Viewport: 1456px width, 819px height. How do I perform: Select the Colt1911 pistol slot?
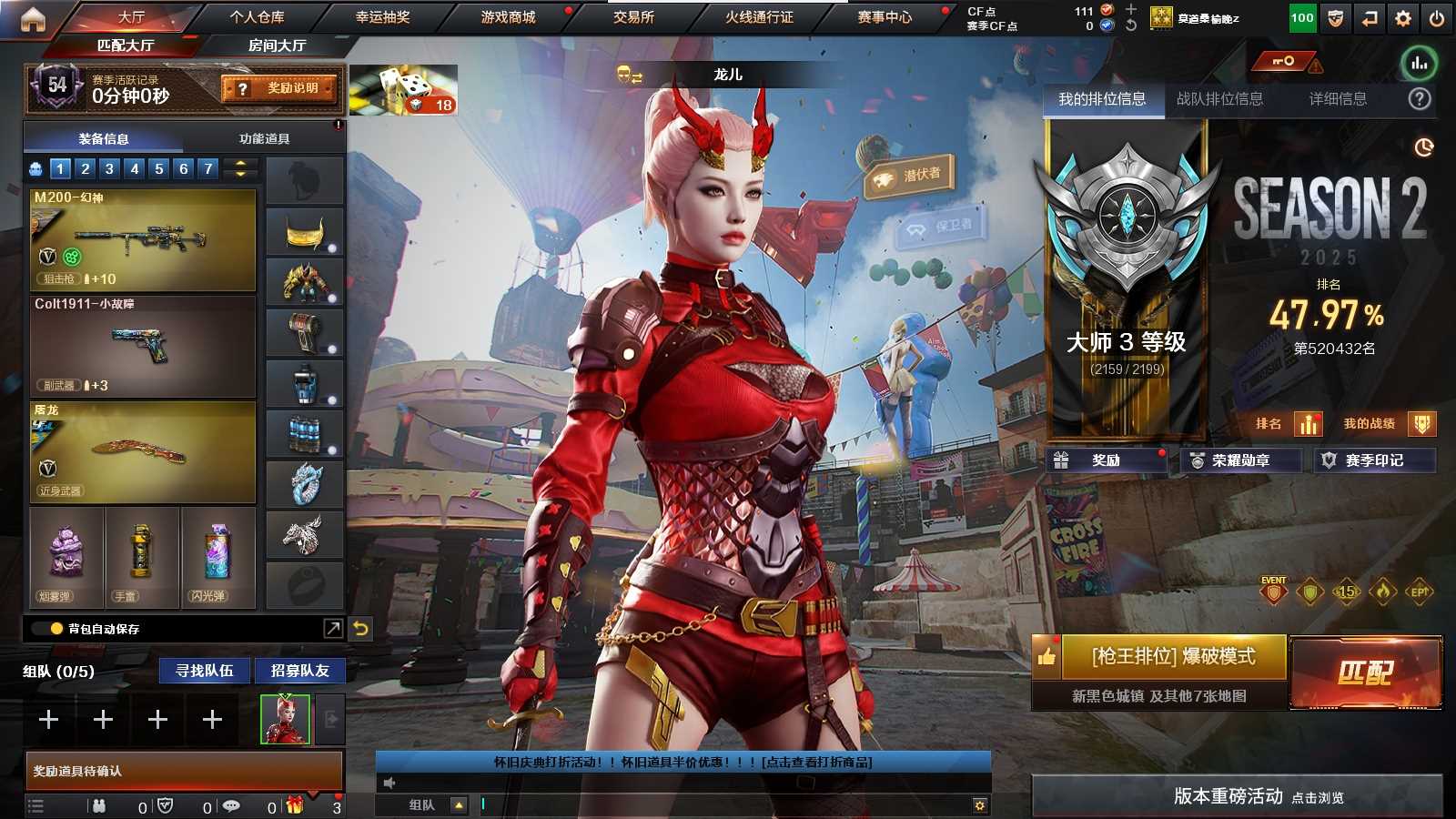point(143,347)
